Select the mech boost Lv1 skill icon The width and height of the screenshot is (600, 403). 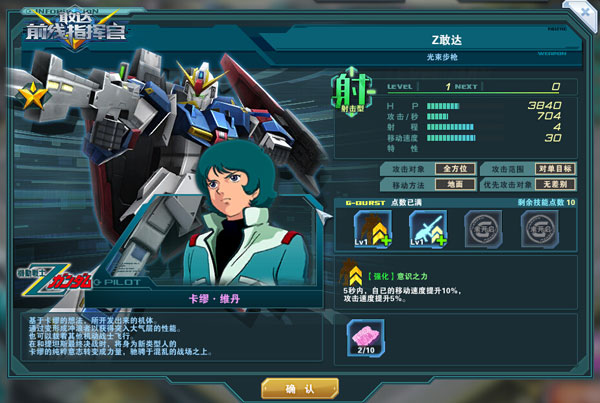pyautogui.click(x=371, y=228)
